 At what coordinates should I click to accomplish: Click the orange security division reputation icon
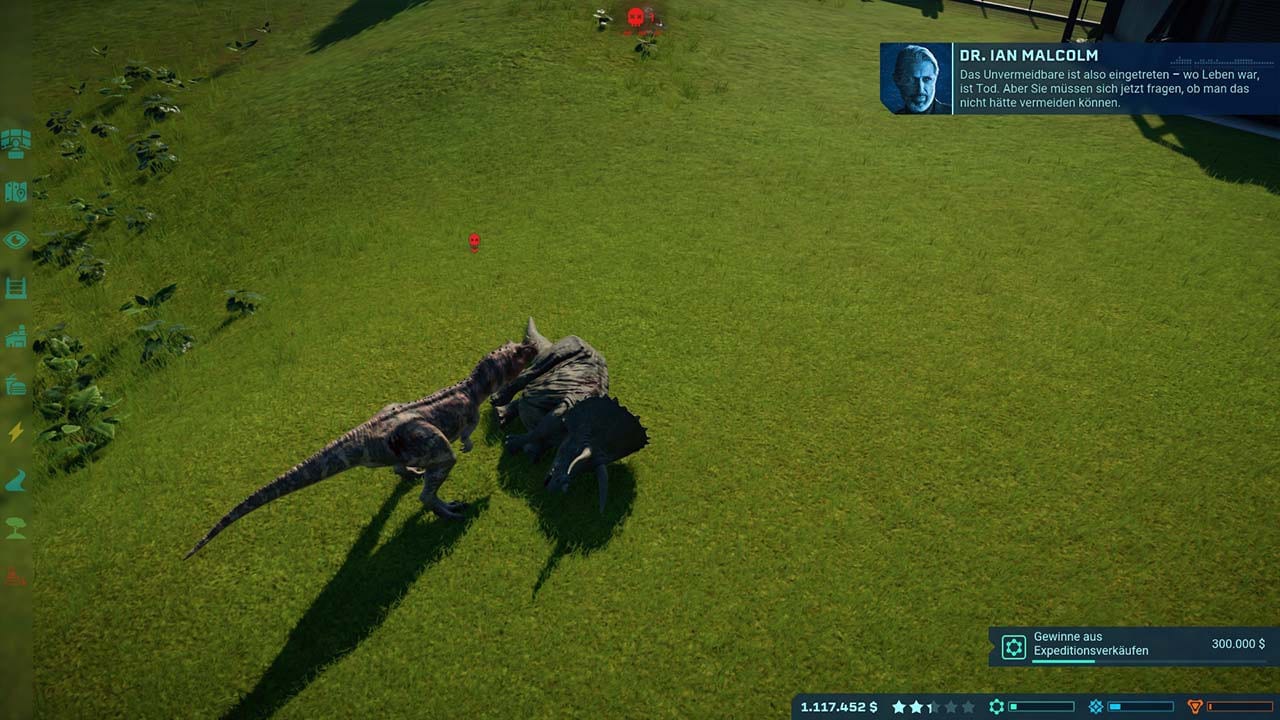pos(1195,707)
